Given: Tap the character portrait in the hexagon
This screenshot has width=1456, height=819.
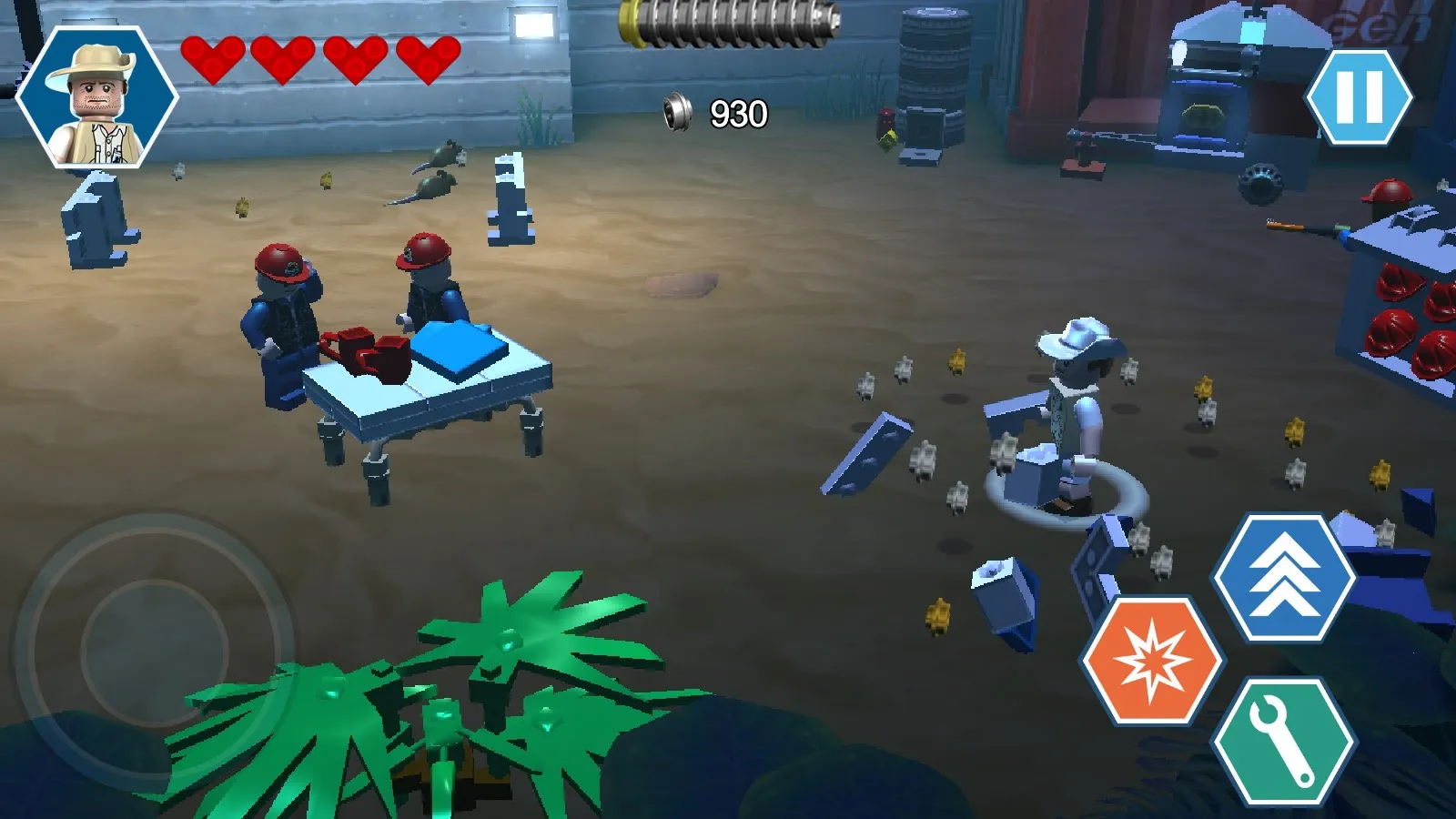Looking at the screenshot, I should coord(96,97).
